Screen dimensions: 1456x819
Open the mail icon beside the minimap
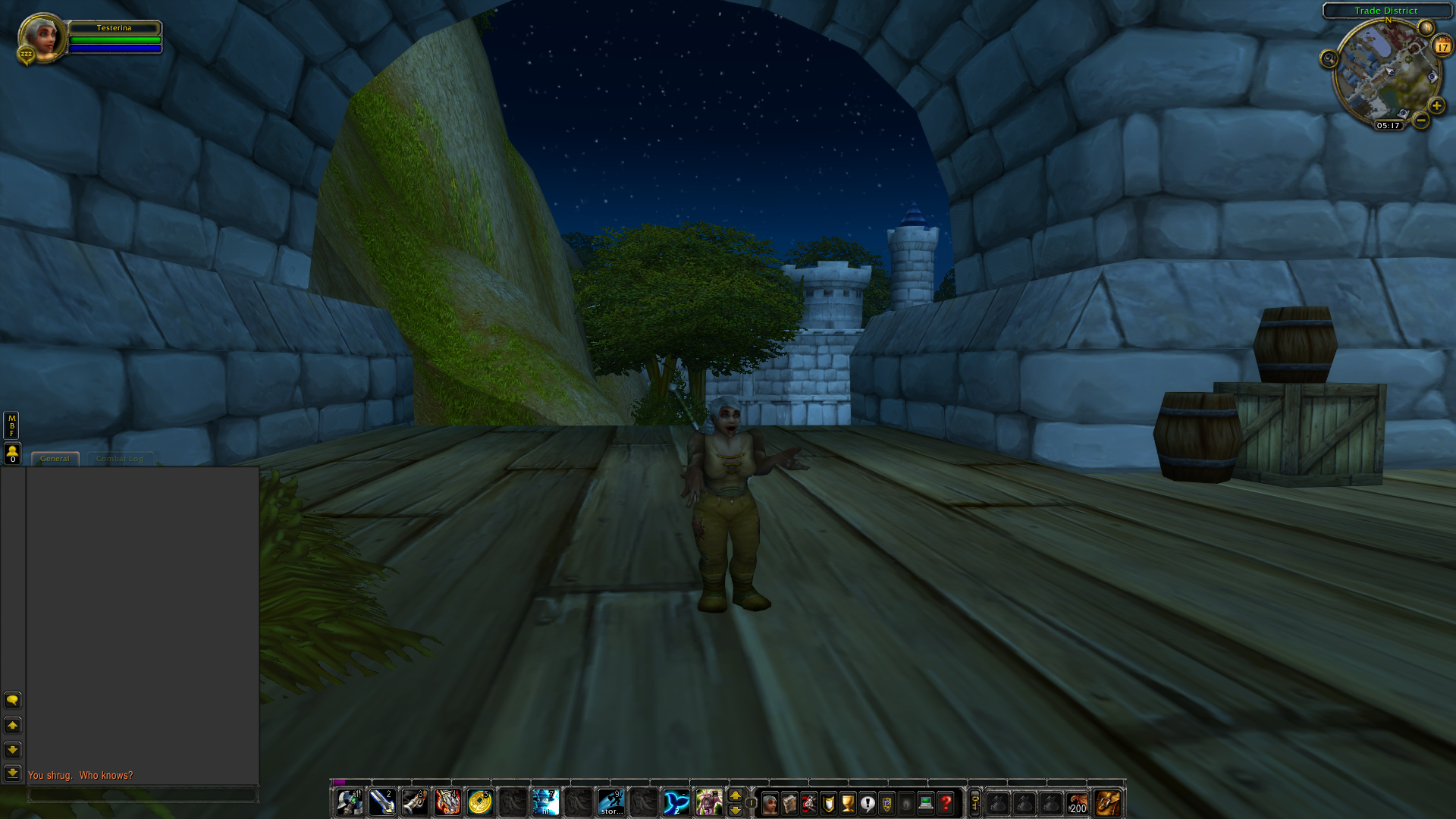(x=1426, y=27)
